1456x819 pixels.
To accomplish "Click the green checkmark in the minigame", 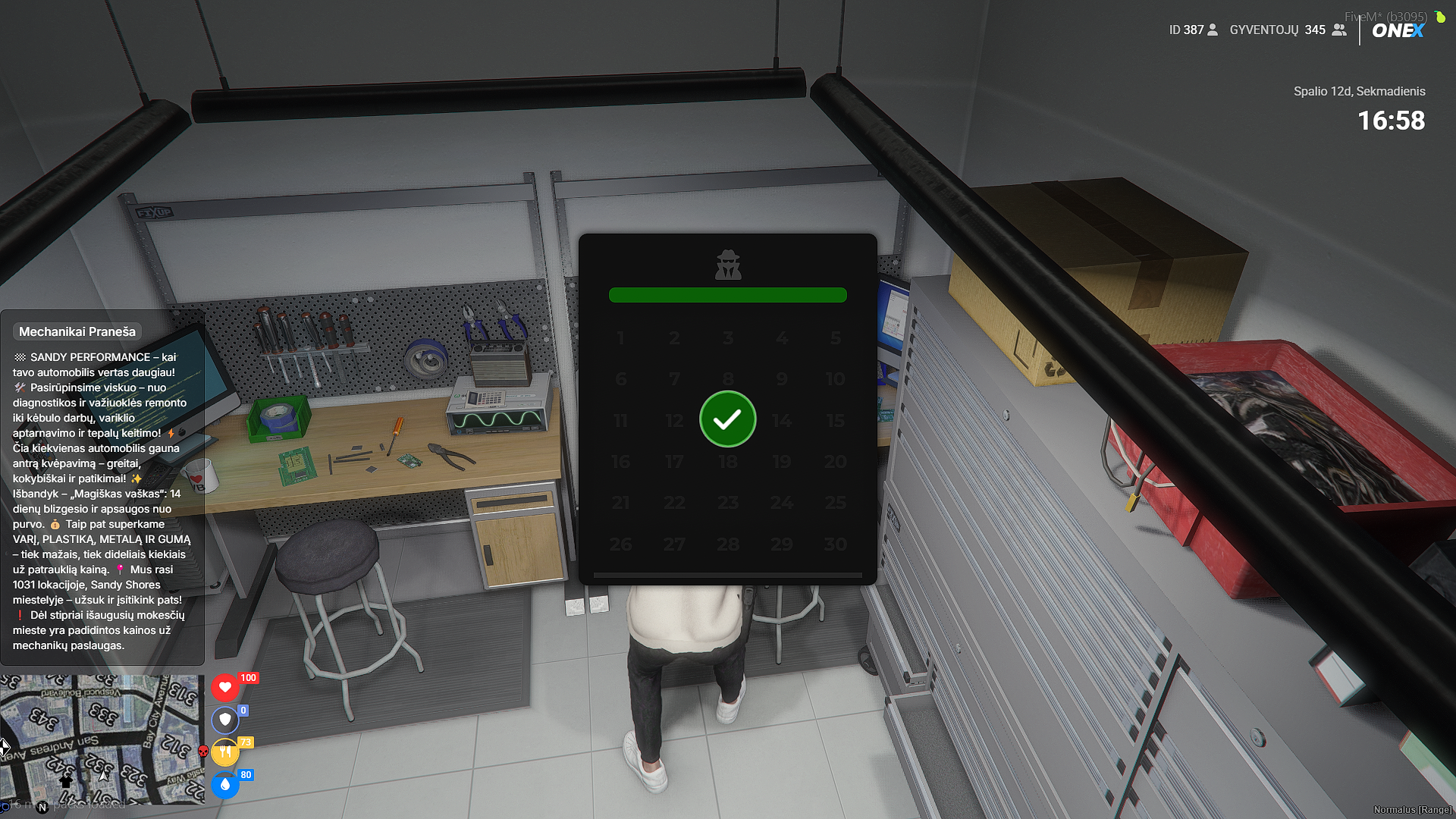I will point(727,419).
